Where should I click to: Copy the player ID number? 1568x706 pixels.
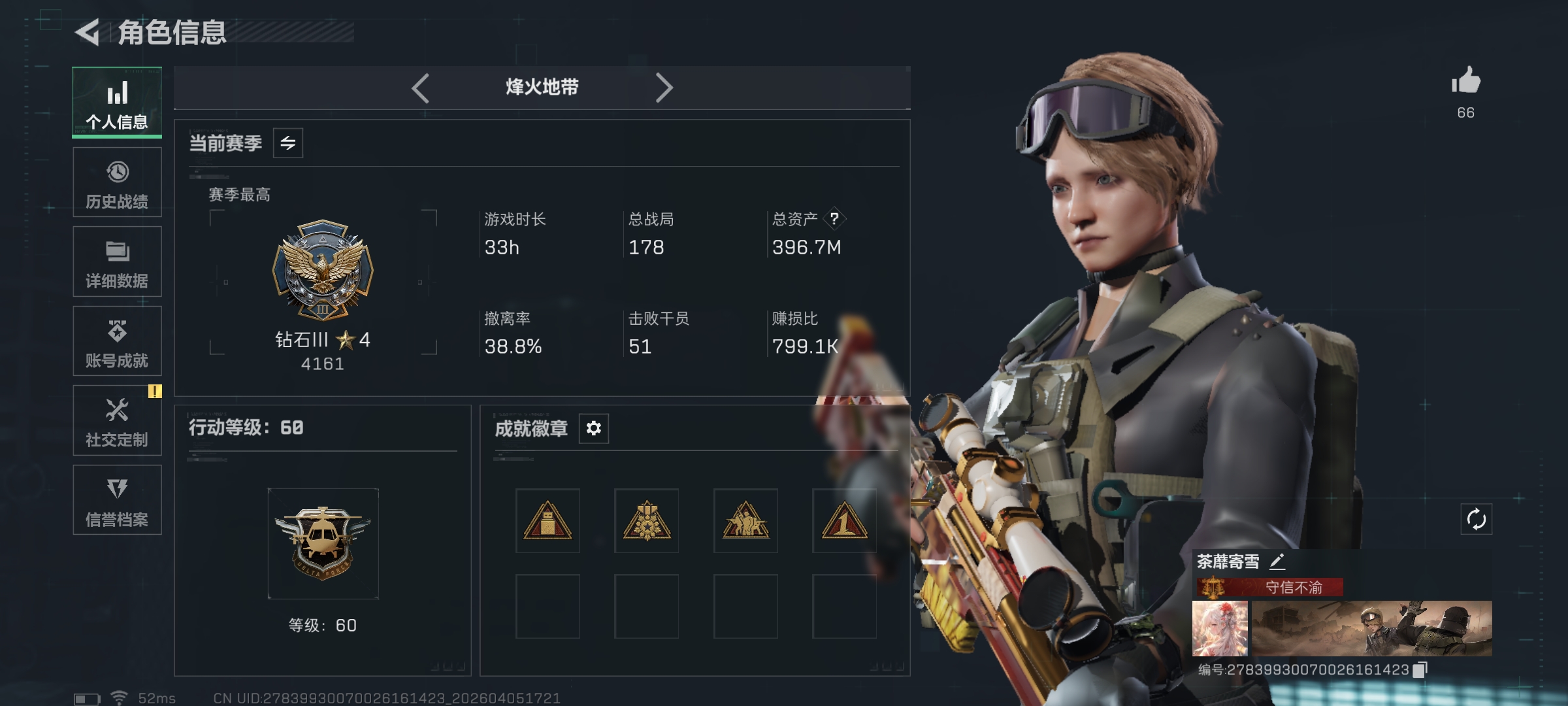[1420, 669]
